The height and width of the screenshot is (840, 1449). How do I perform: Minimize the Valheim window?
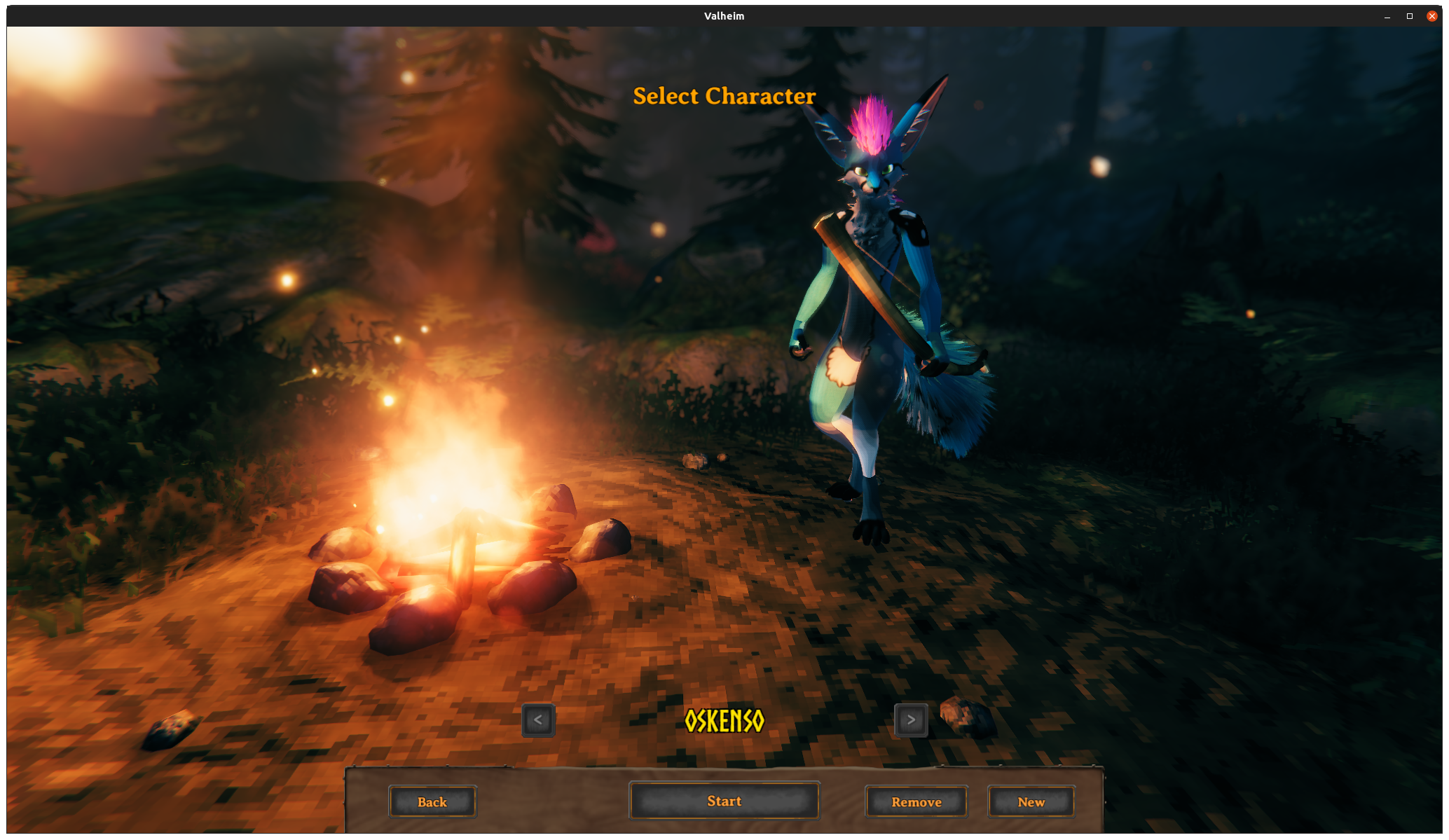pos(1387,16)
